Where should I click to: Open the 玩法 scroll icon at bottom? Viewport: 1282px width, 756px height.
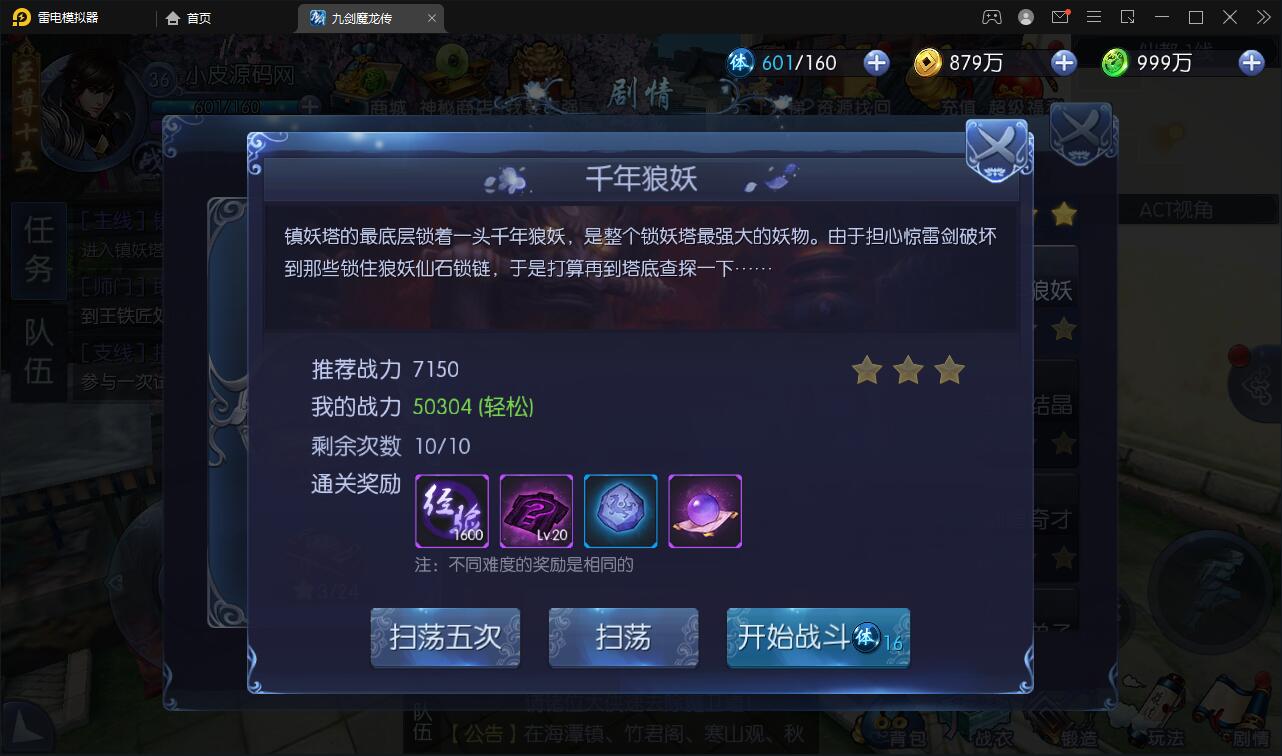pyautogui.click(x=1161, y=730)
